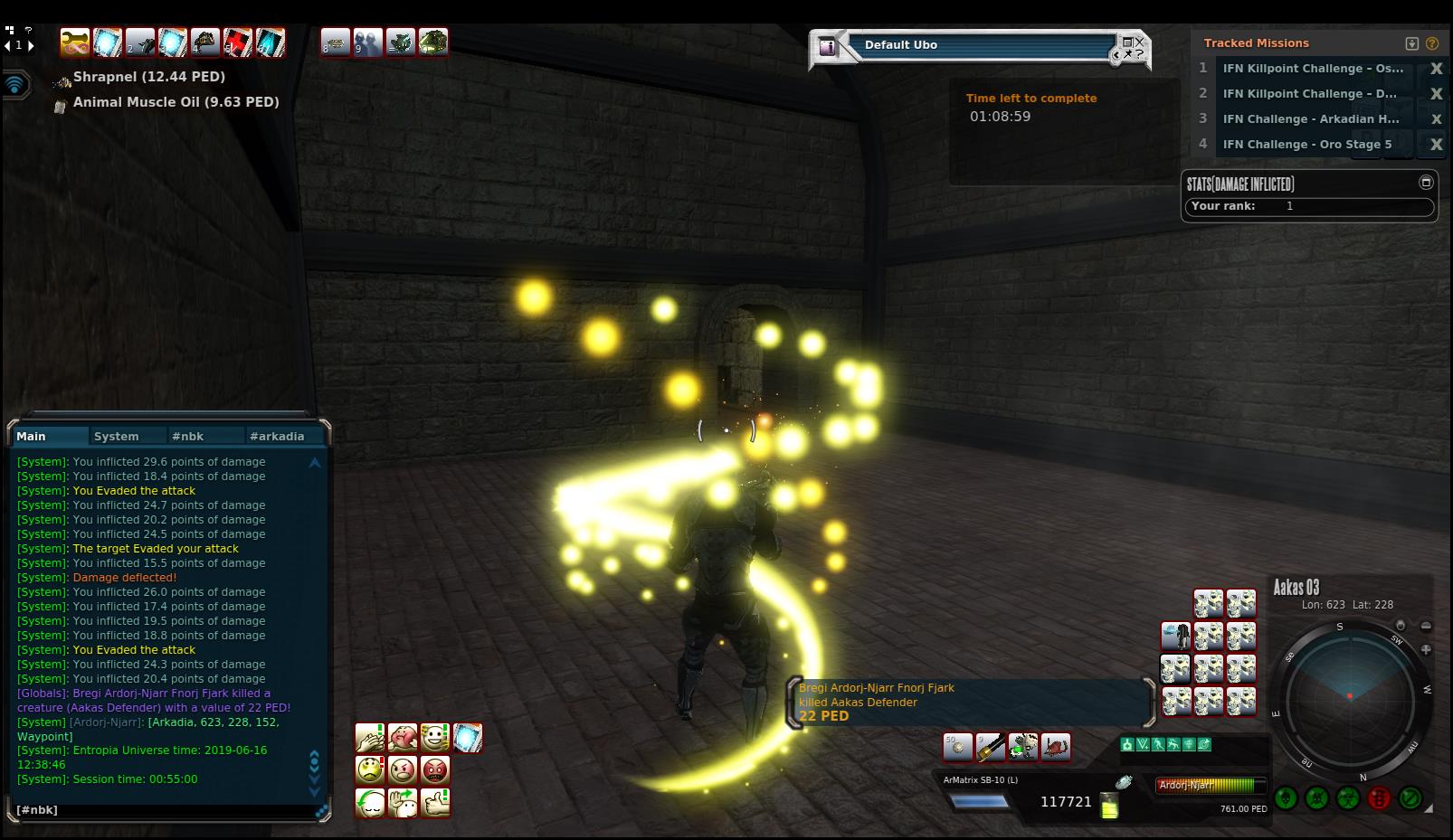Image resolution: width=1453 pixels, height=840 pixels.
Task: Minimize the Damage Inflicted stats panel
Action: coord(1426,183)
